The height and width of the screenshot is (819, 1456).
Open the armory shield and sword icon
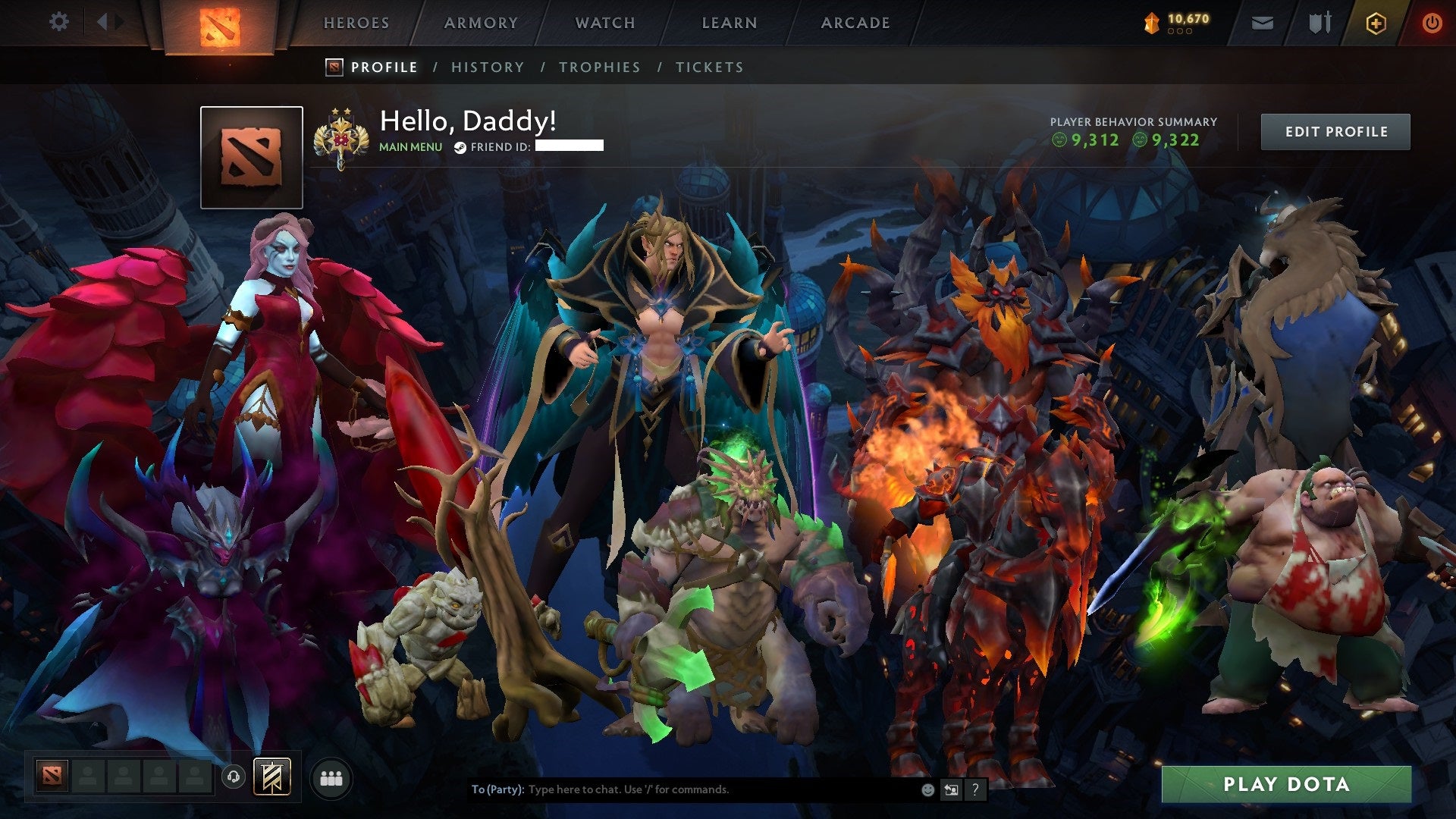[1319, 23]
